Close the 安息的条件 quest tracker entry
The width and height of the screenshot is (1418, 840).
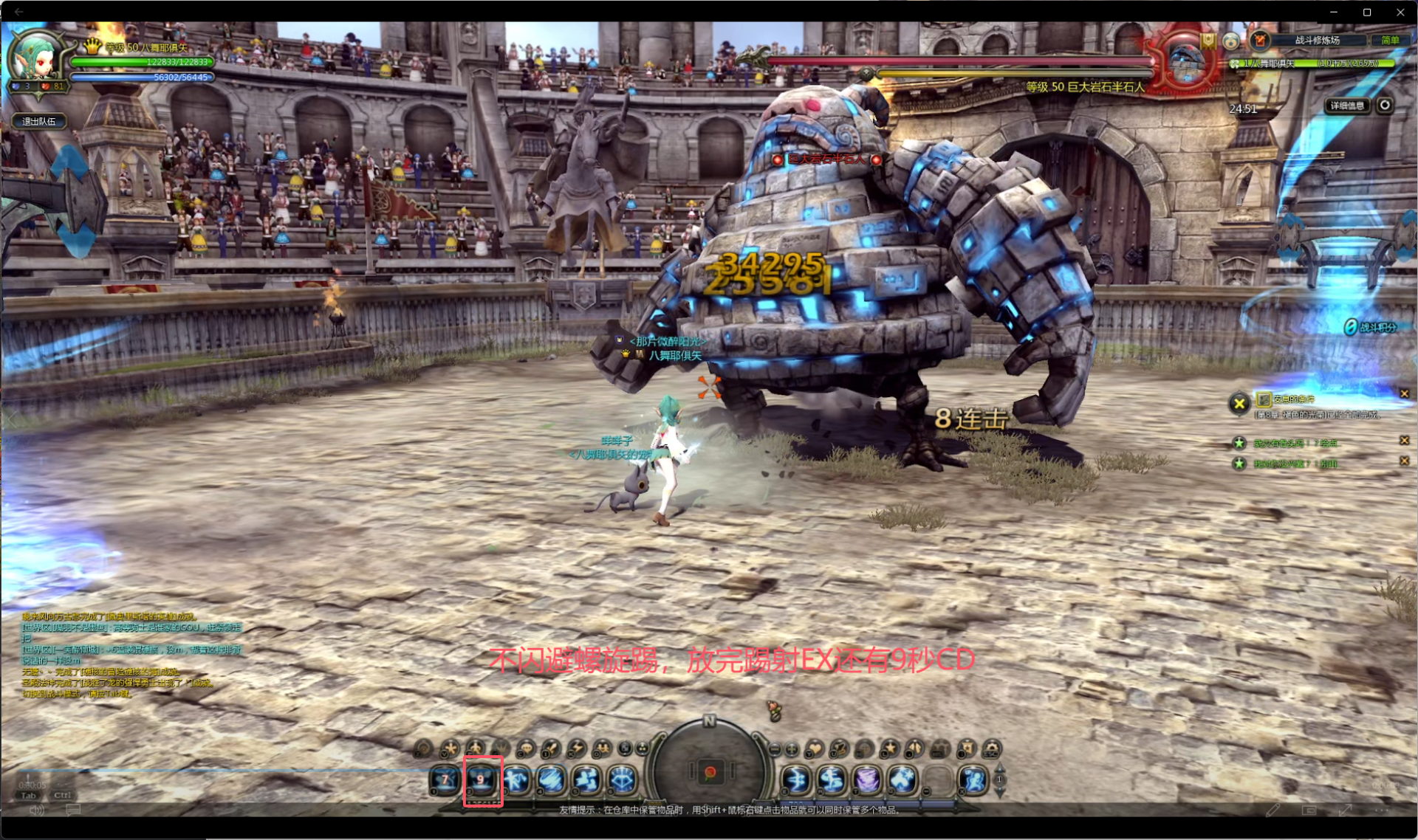click(x=1404, y=393)
